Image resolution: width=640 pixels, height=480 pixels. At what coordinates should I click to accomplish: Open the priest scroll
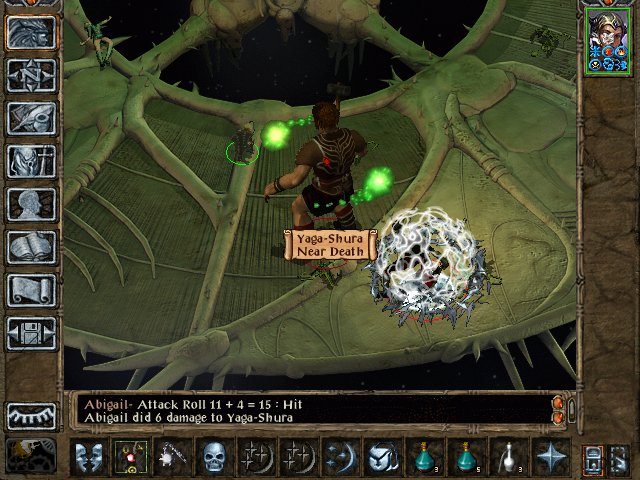pos(31,290)
